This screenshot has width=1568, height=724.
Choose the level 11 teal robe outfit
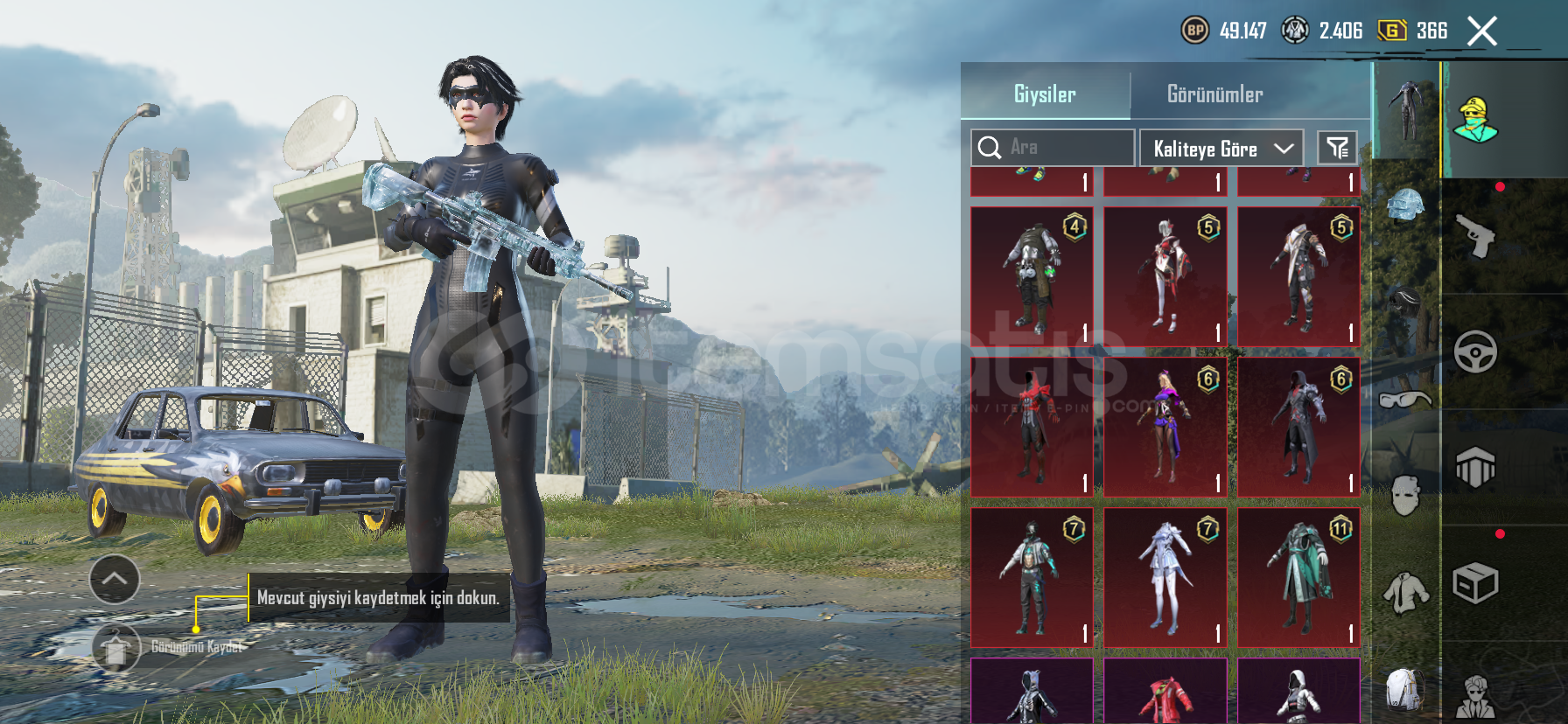click(1299, 578)
